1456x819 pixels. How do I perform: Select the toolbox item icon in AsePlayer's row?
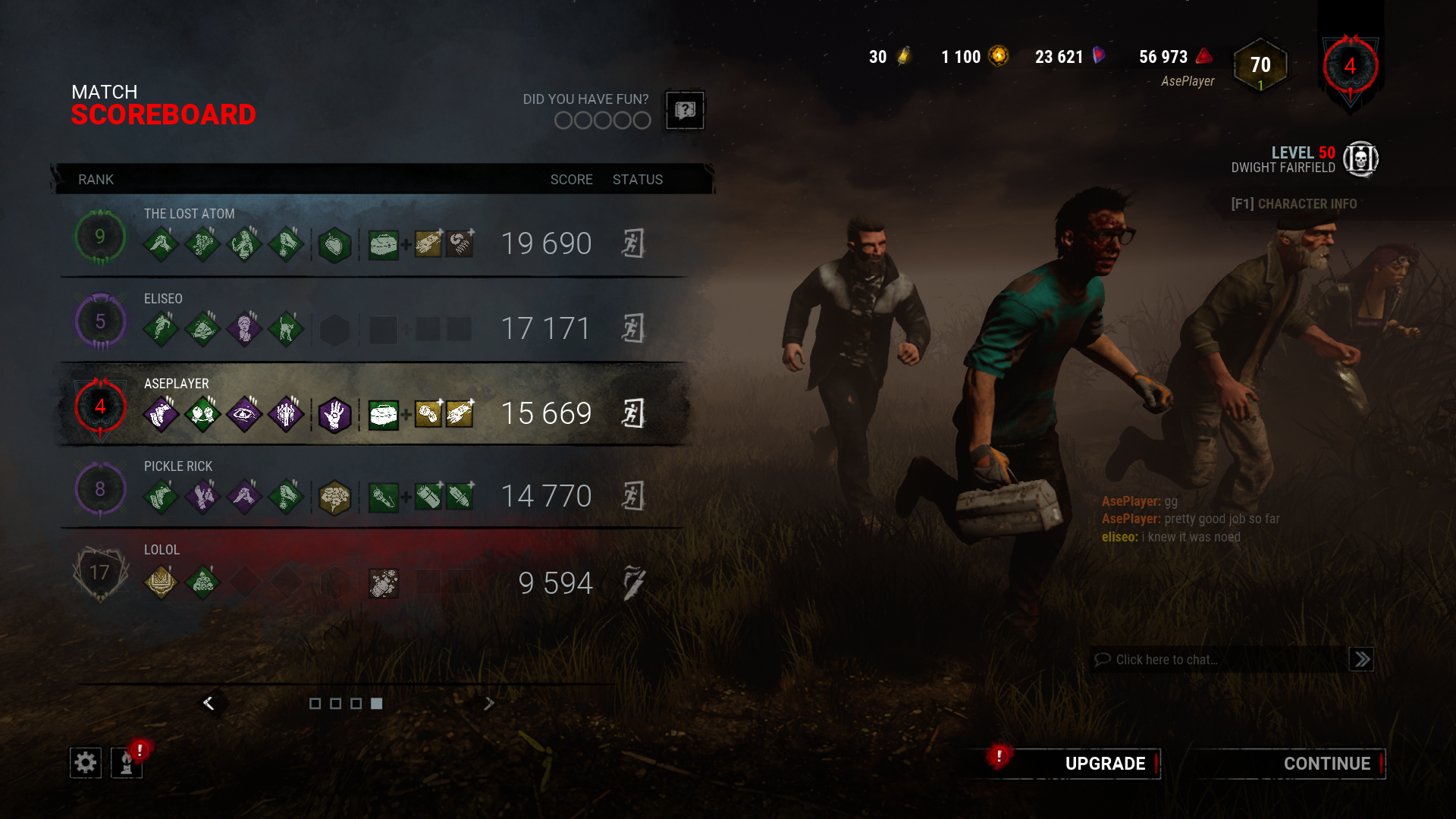384,413
